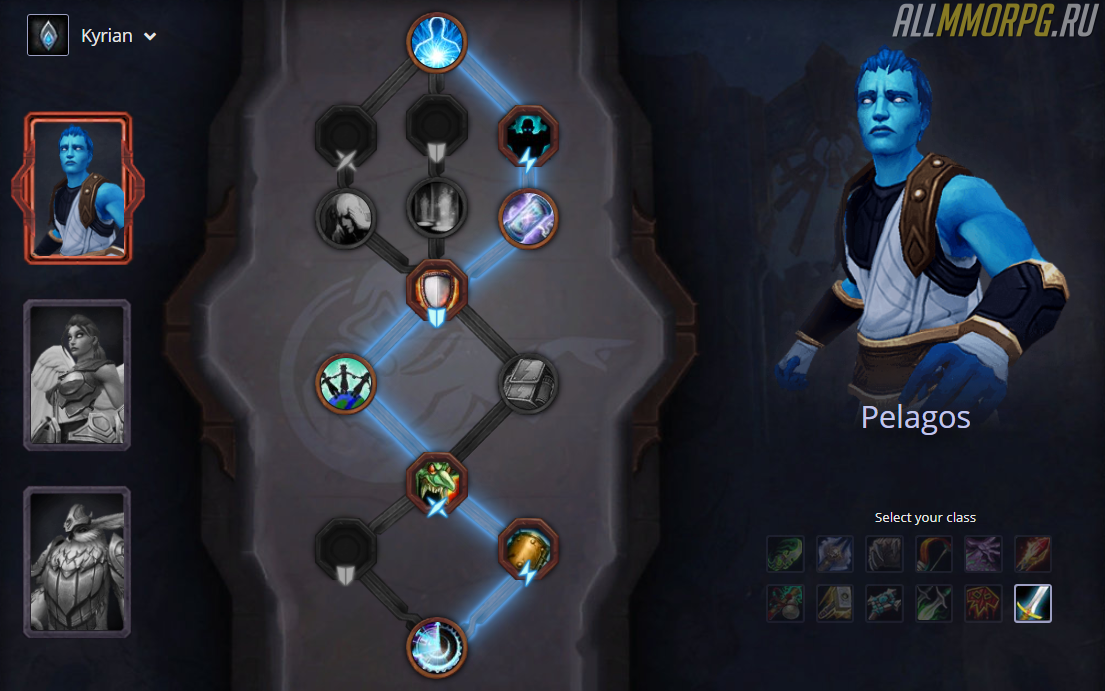This screenshot has height=691, width=1105.
Task: Select the glowing gear trait at bottom
Action: click(x=437, y=647)
